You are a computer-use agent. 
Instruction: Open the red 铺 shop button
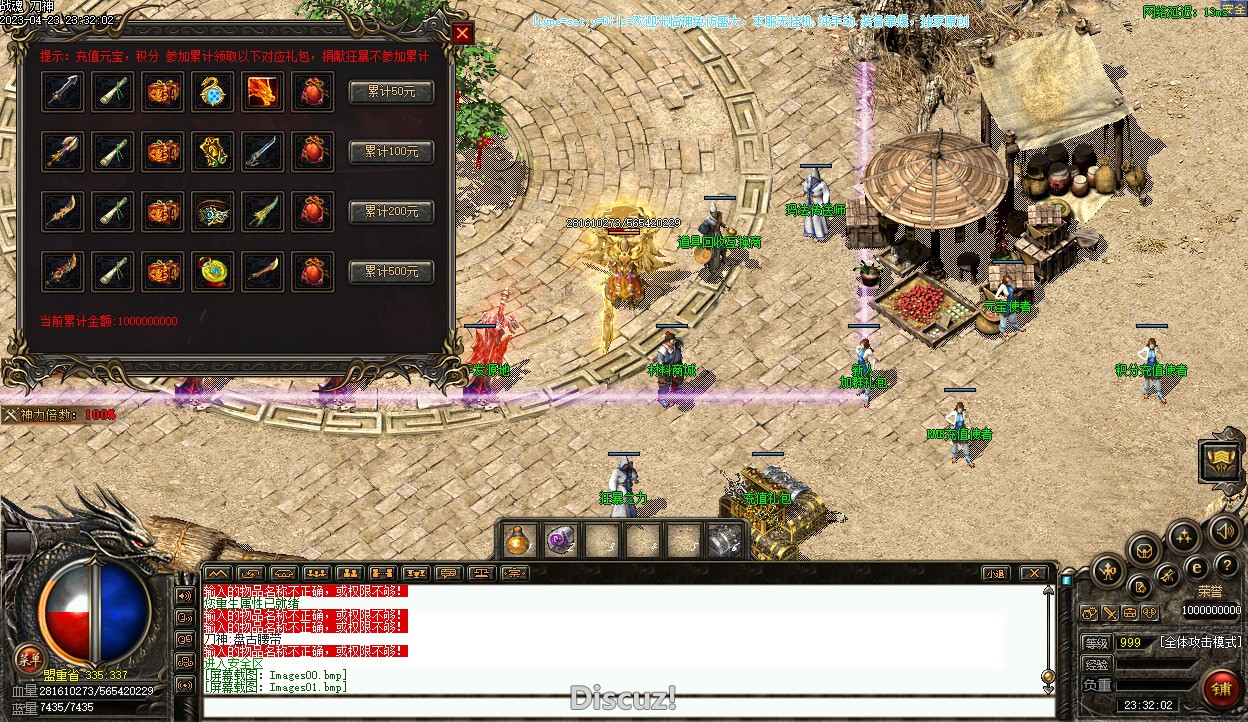1220,689
